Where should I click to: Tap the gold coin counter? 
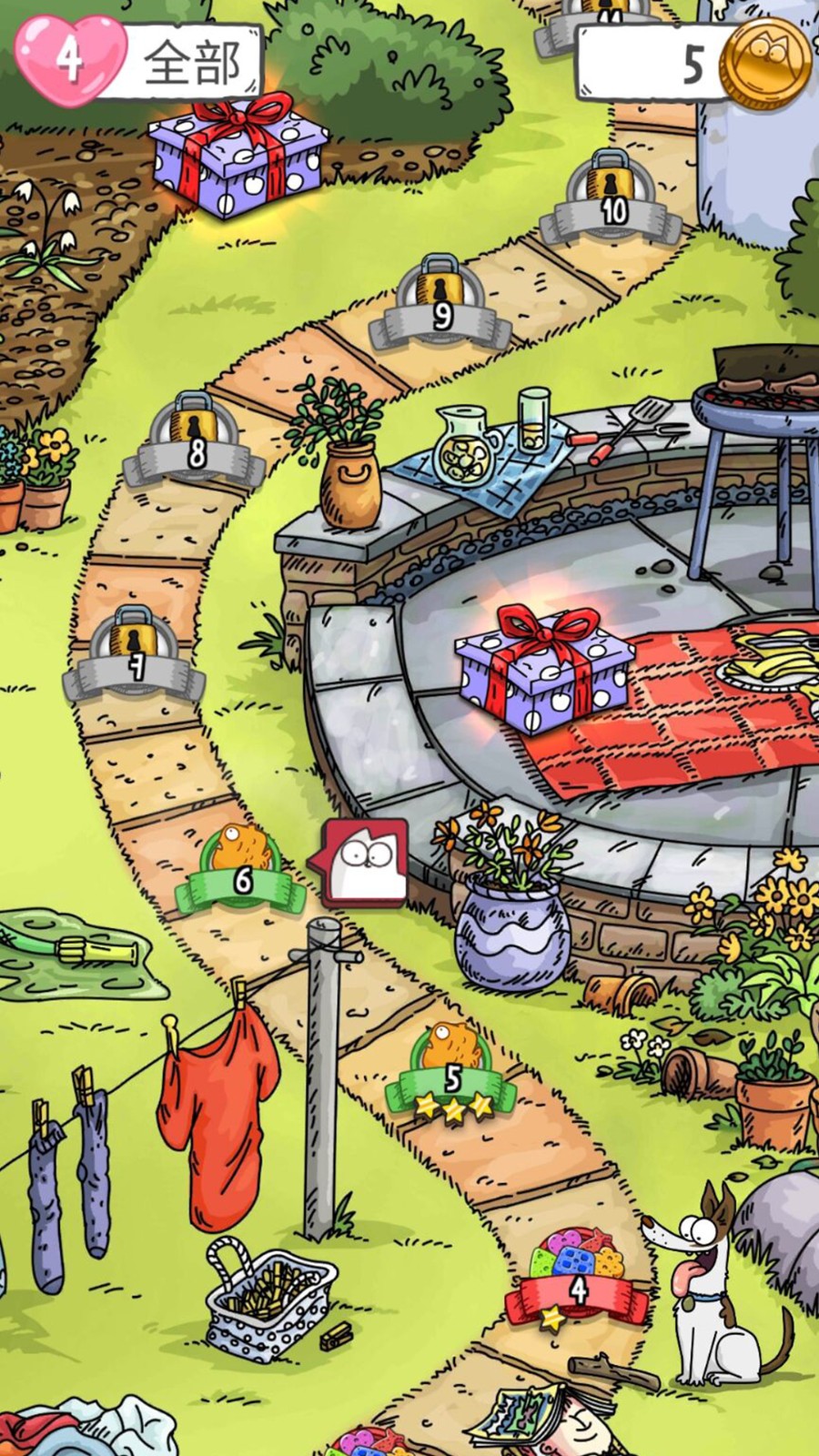696,62
